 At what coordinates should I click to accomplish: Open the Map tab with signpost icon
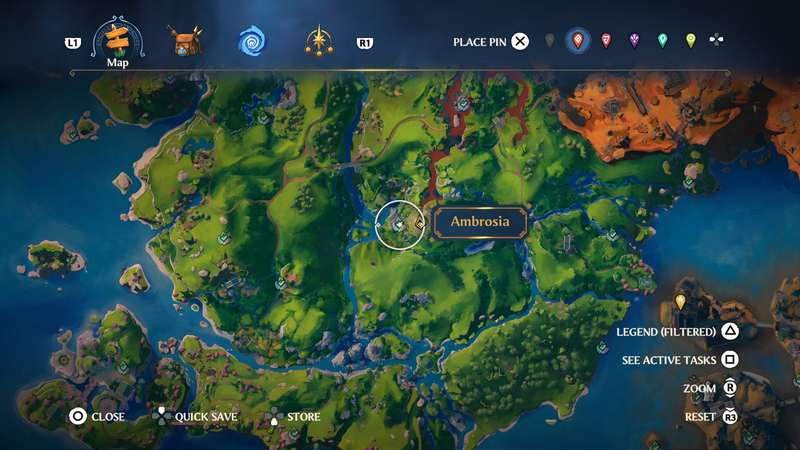[118, 40]
